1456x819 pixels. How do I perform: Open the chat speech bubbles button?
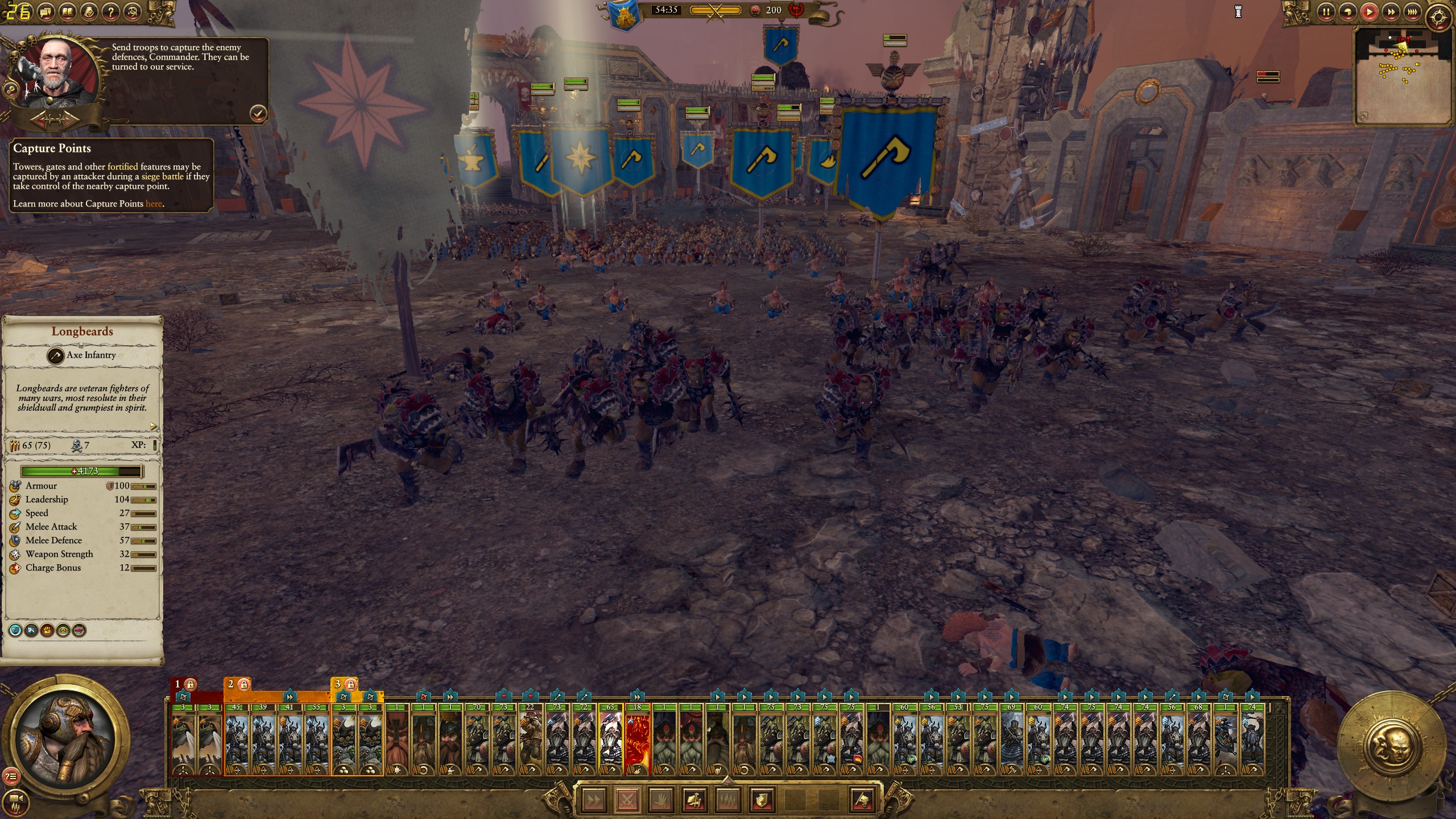pos(45,11)
